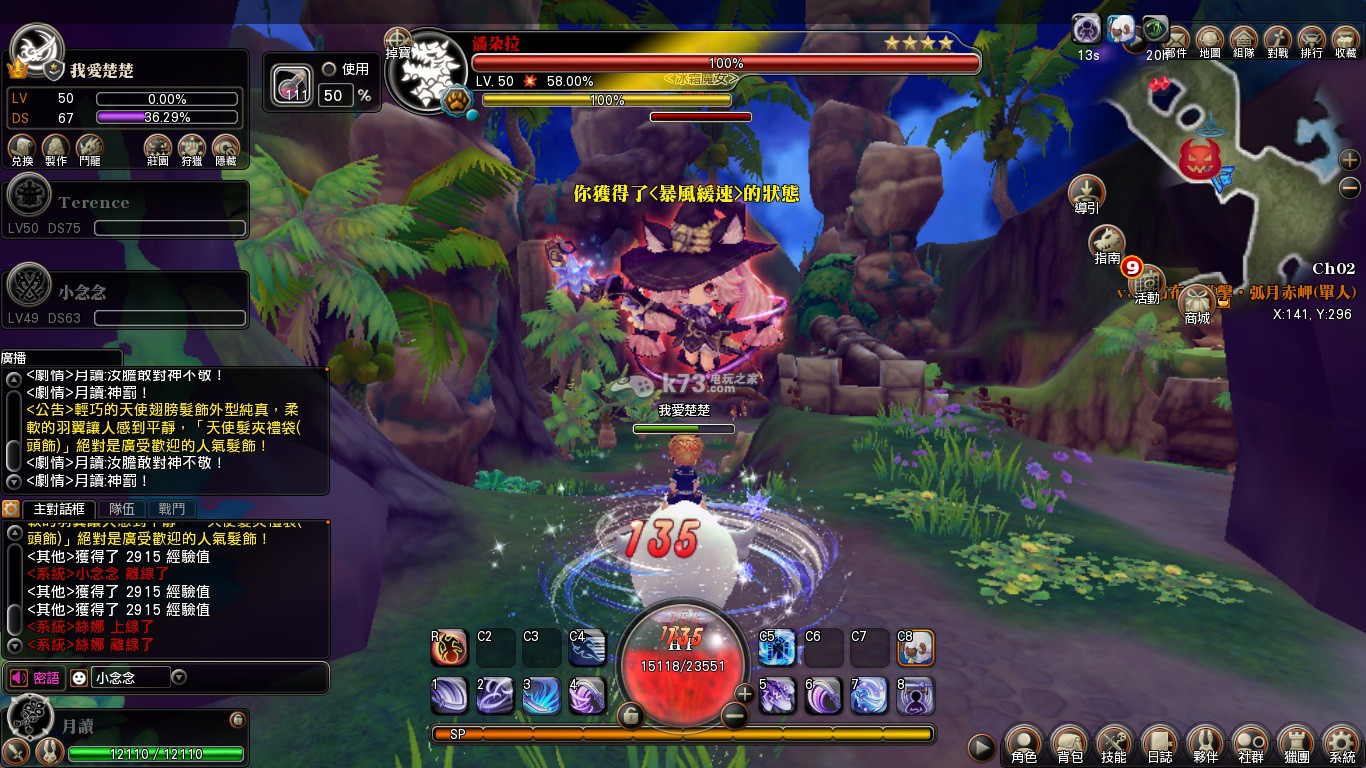This screenshot has height=768, width=1366.
Task: Open the 日誌 quest journal
Action: pyautogui.click(x=1159, y=742)
